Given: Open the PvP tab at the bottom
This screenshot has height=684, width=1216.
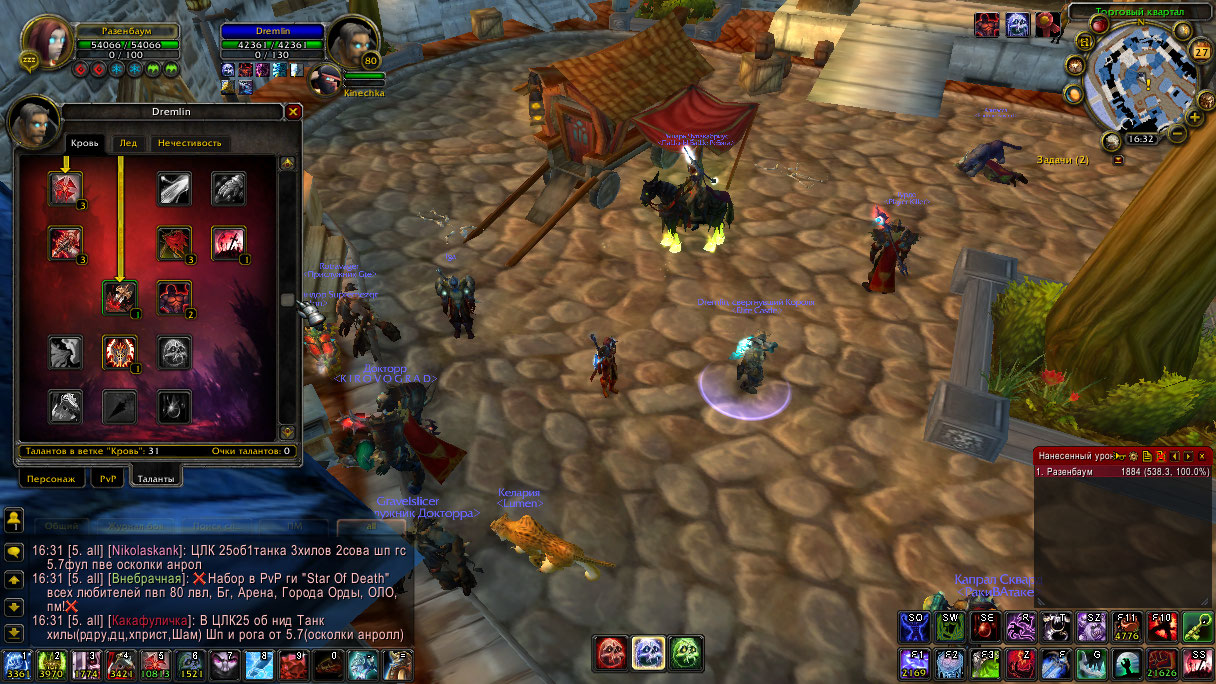Looking at the screenshot, I should [108, 479].
